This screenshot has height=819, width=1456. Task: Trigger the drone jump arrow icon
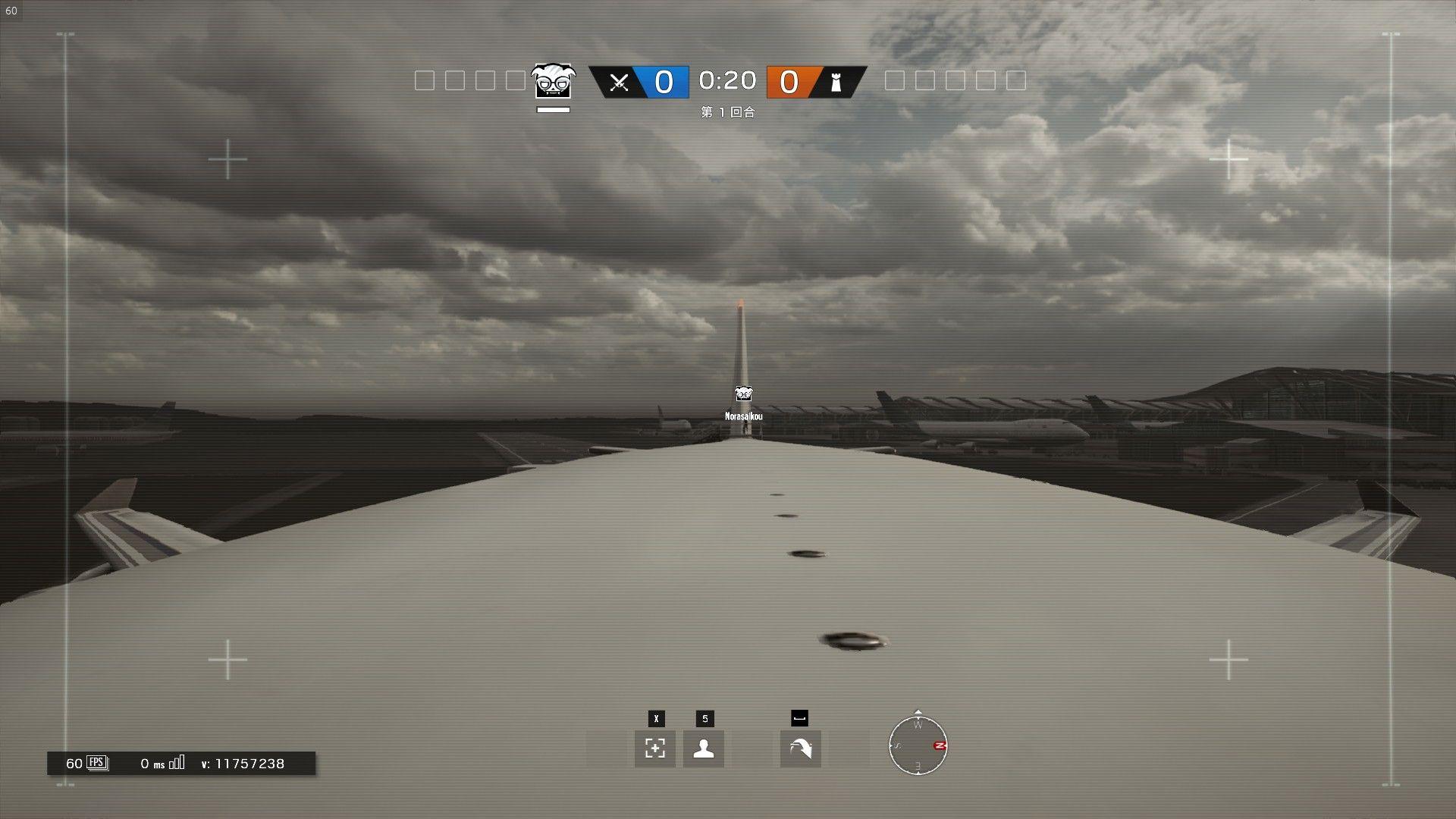pos(800,748)
